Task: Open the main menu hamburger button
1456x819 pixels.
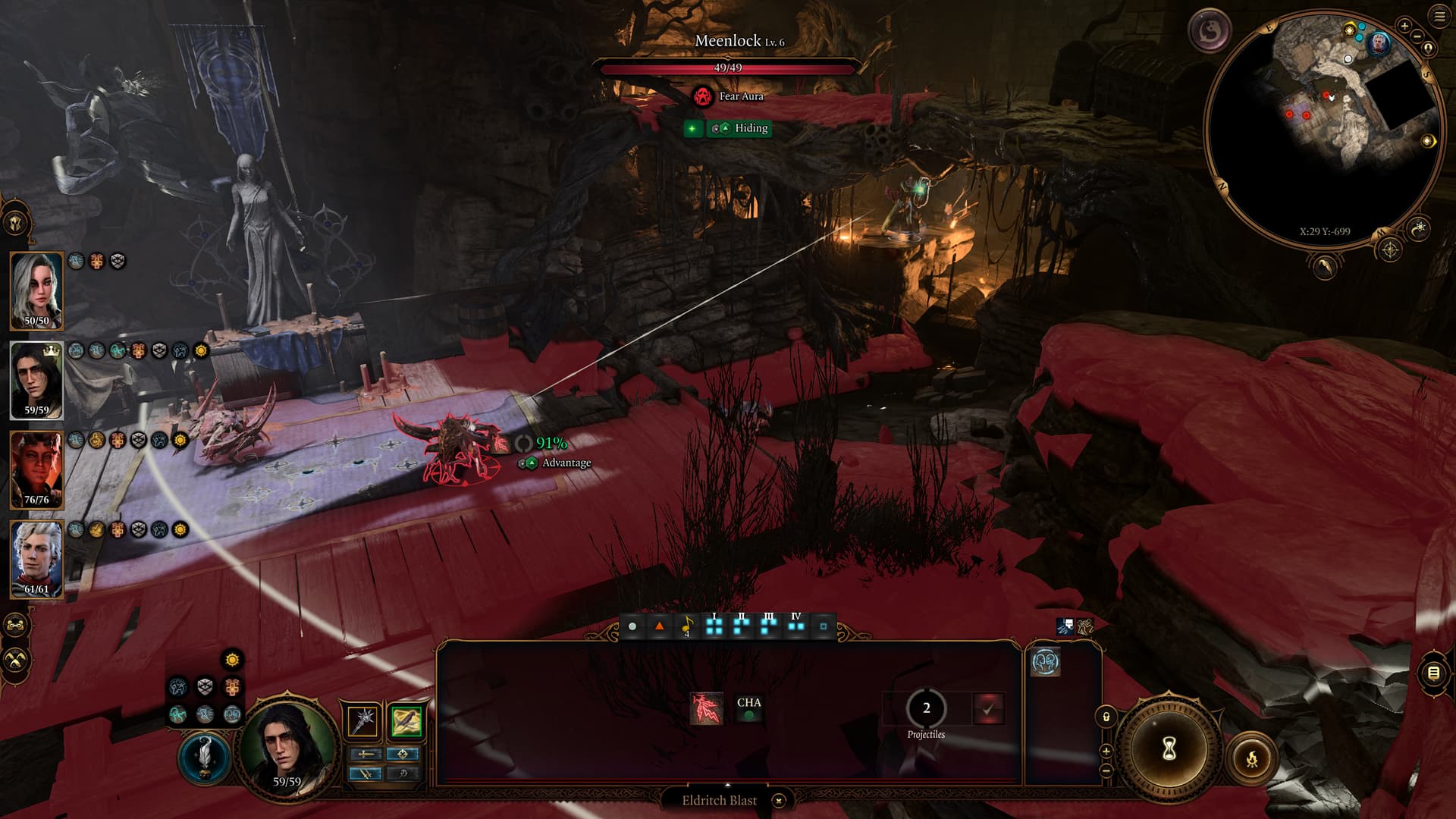Action: [1439, 17]
